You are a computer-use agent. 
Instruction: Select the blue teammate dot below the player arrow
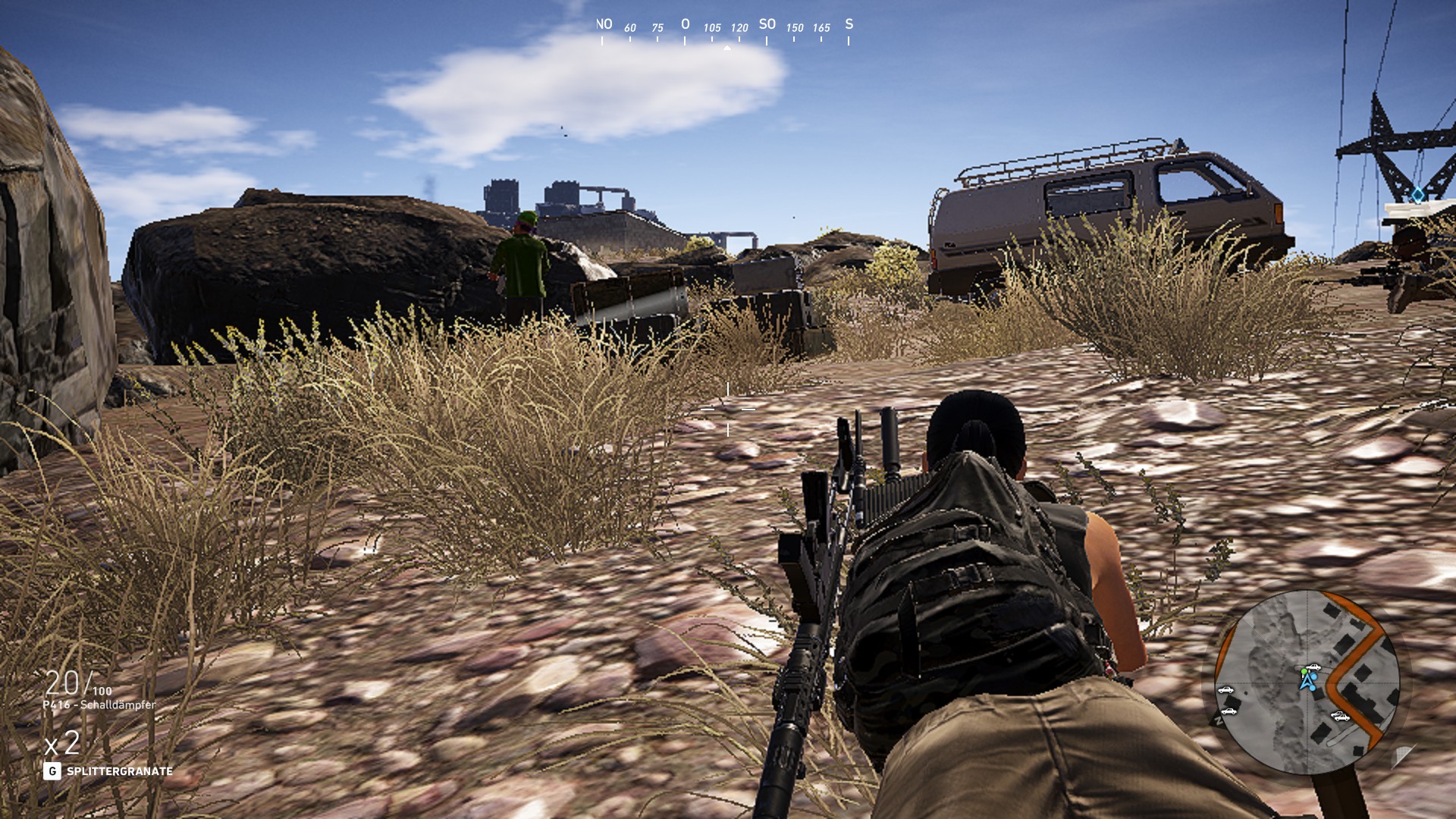[x=1312, y=688]
